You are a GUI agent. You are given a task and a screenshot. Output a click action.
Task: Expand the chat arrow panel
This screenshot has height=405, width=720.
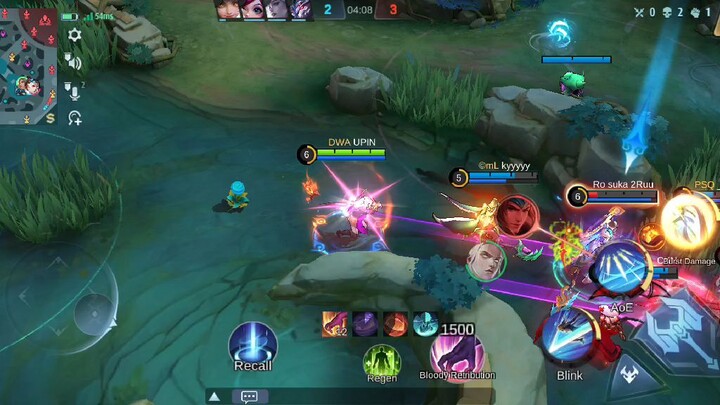214,396
